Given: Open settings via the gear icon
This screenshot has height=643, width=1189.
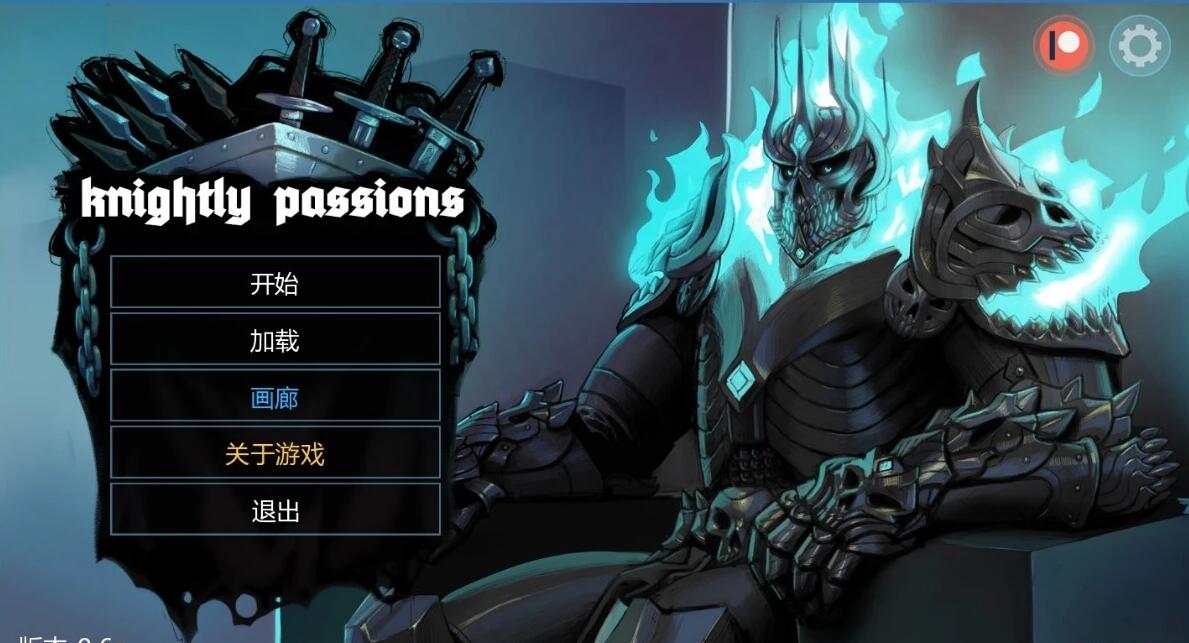Looking at the screenshot, I should tap(1139, 45).
